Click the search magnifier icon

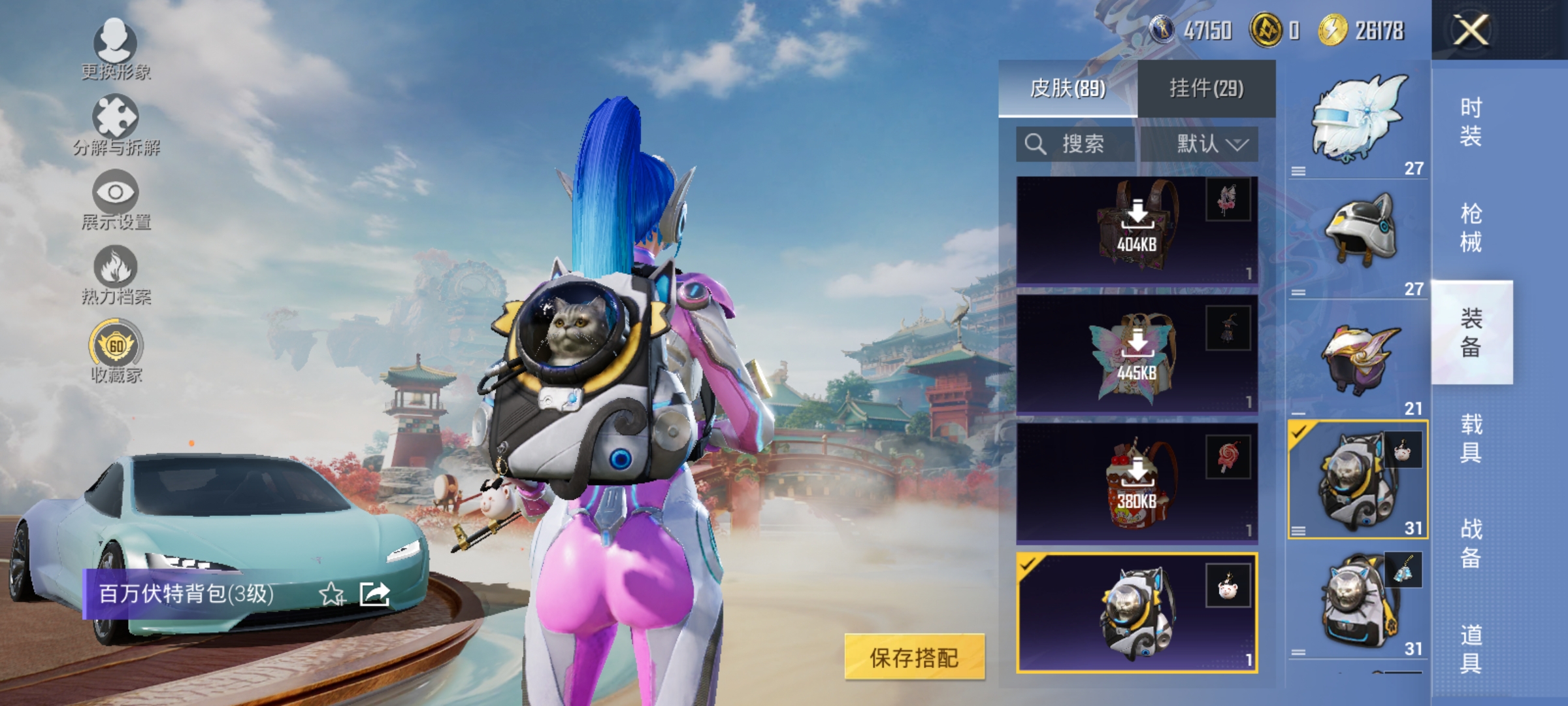(x=1036, y=144)
